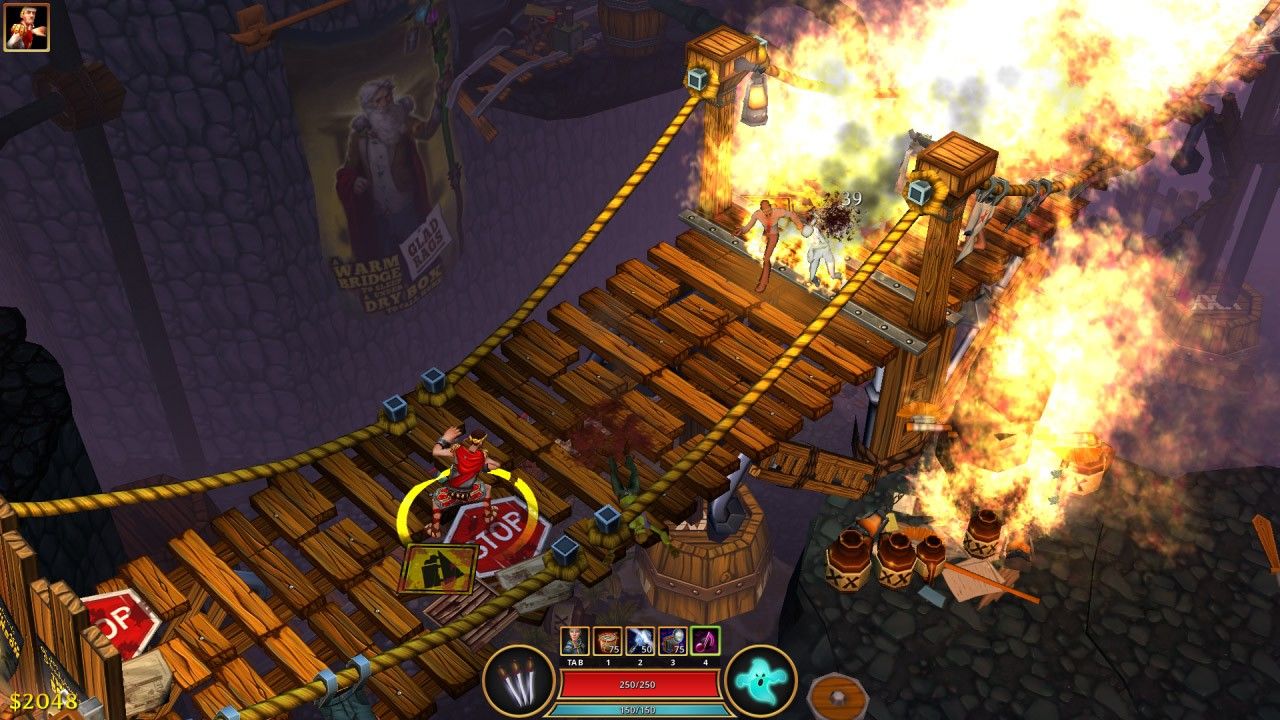Select the three throwing knives weapon orb

(519, 682)
